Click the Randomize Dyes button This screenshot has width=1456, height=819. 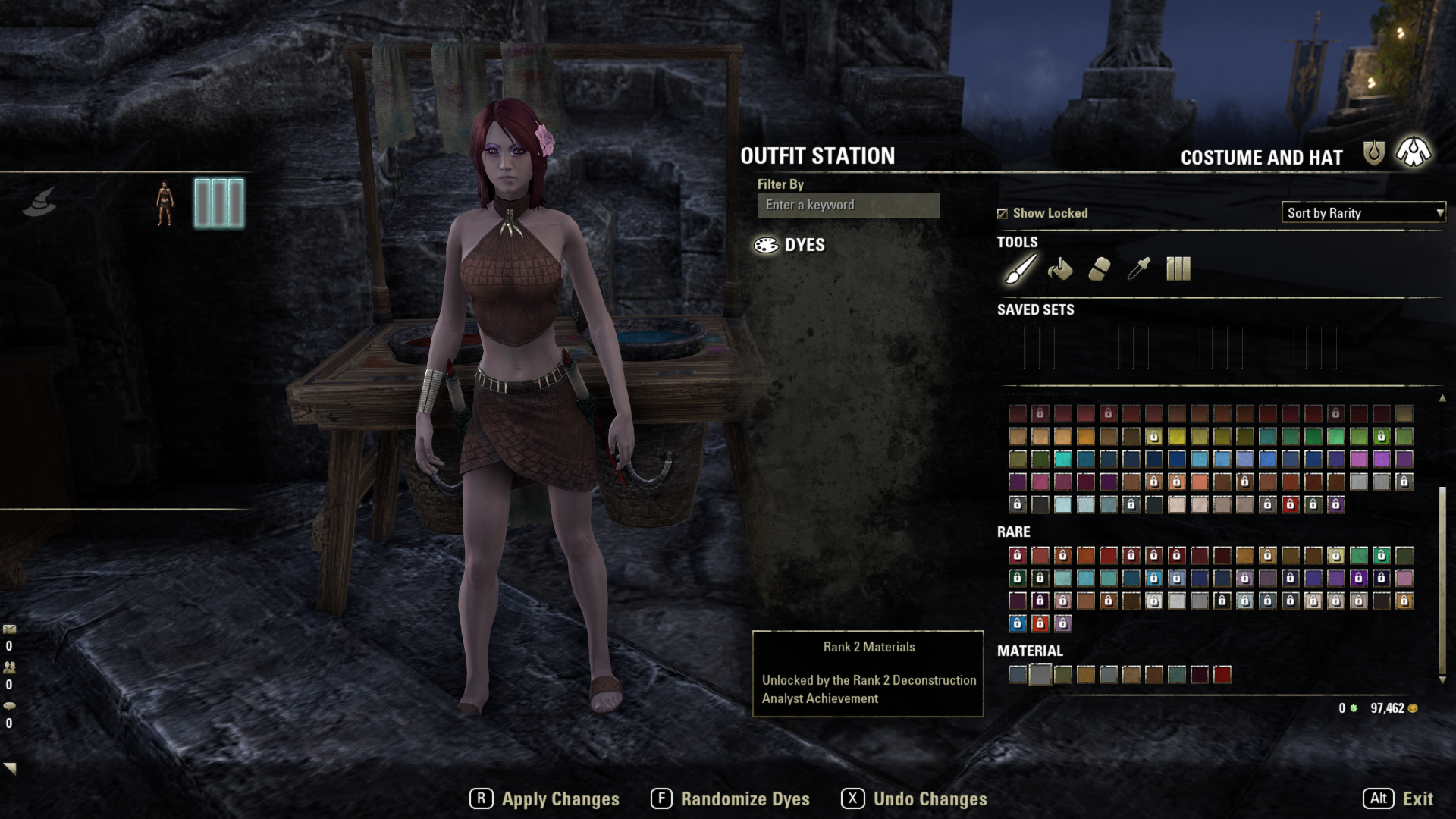point(730,799)
